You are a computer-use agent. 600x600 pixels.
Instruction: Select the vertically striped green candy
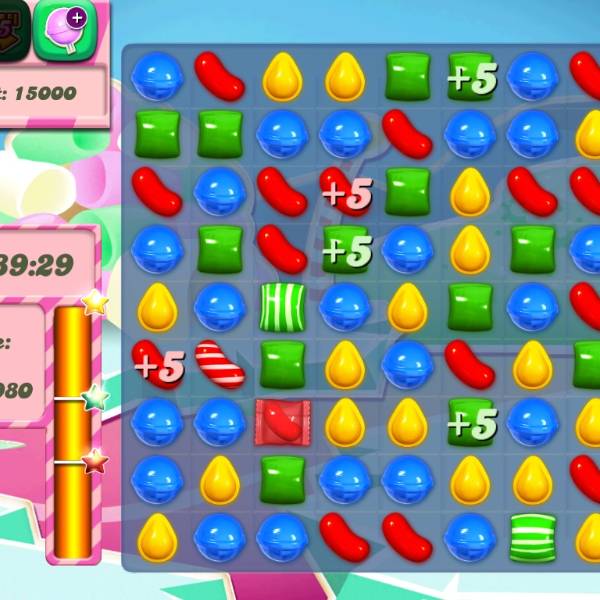pos(282,307)
